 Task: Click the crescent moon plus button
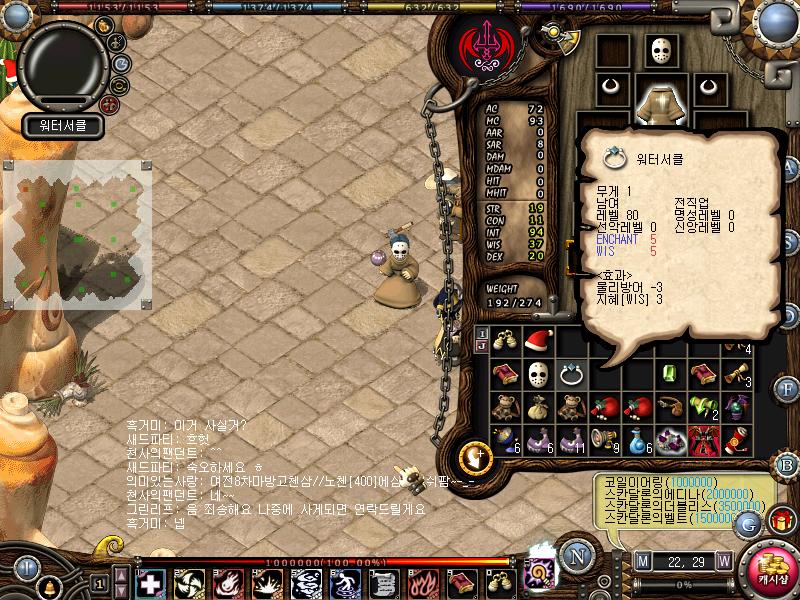(x=476, y=458)
